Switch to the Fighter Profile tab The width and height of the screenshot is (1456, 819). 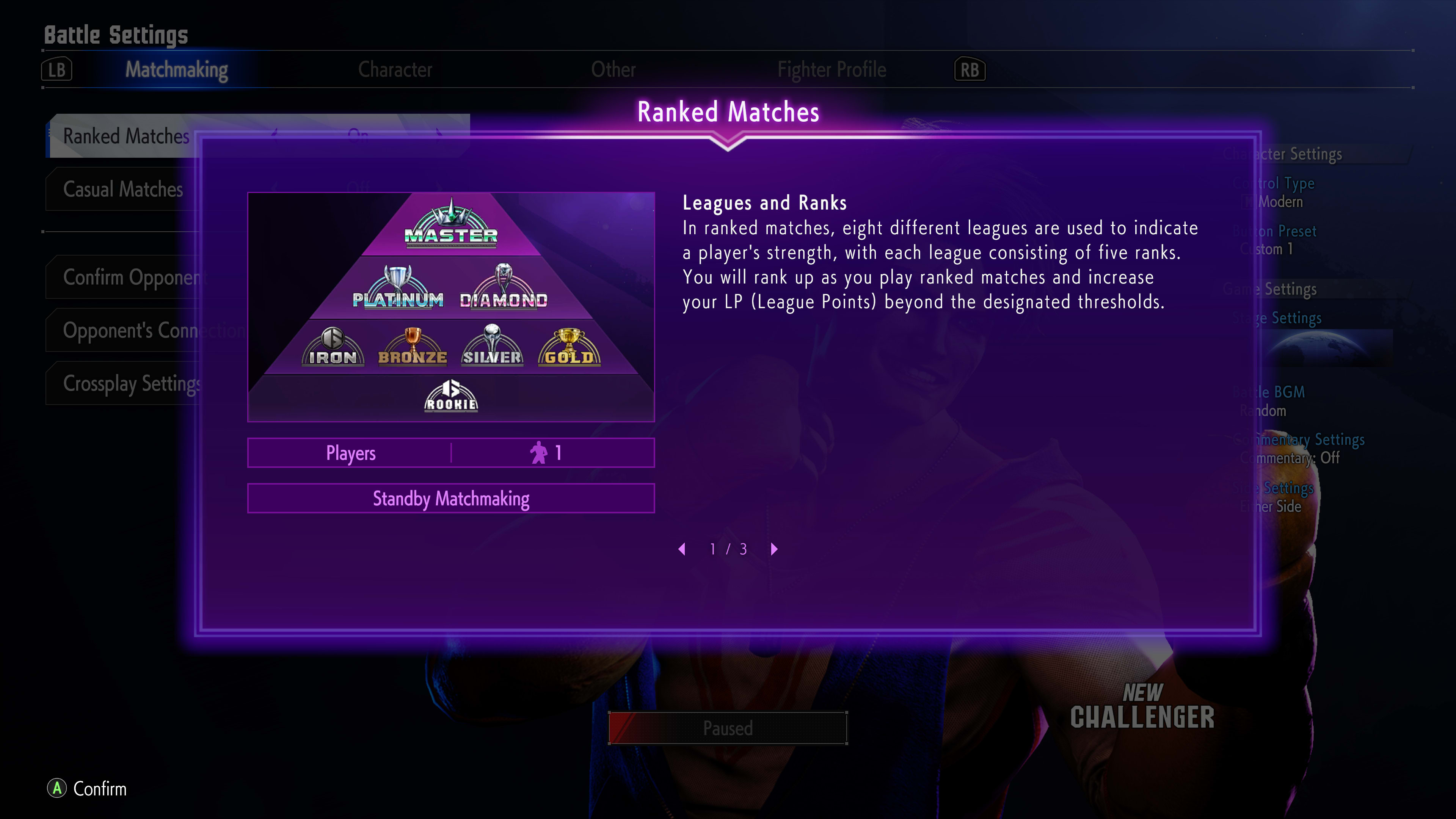[831, 69]
